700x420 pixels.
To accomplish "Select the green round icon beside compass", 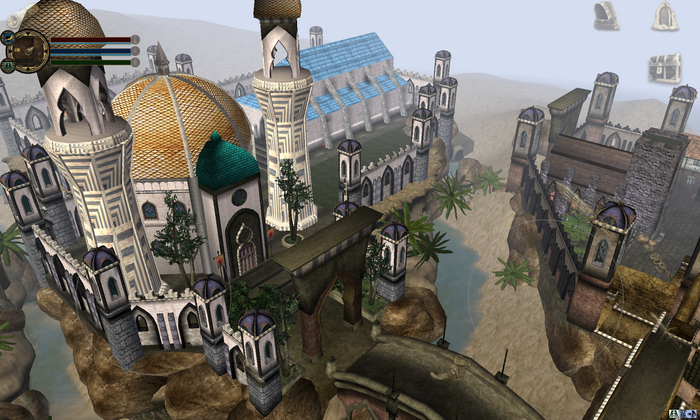I will (7, 64).
